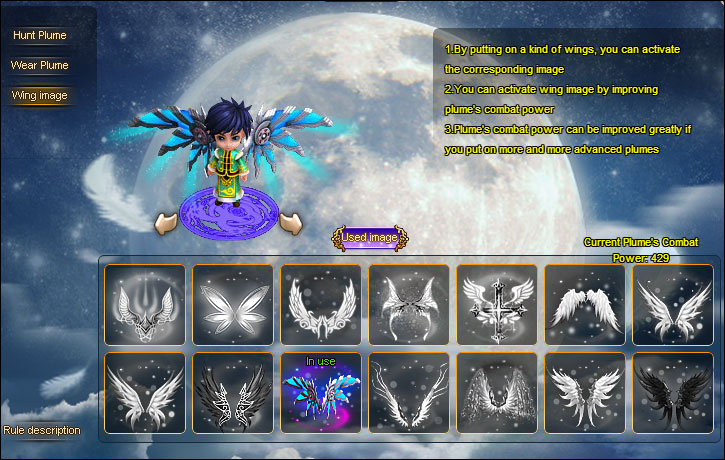The width and height of the screenshot is (725, 460).
Task: Choose the black wings with white tracery
Action: pos(232,393)
